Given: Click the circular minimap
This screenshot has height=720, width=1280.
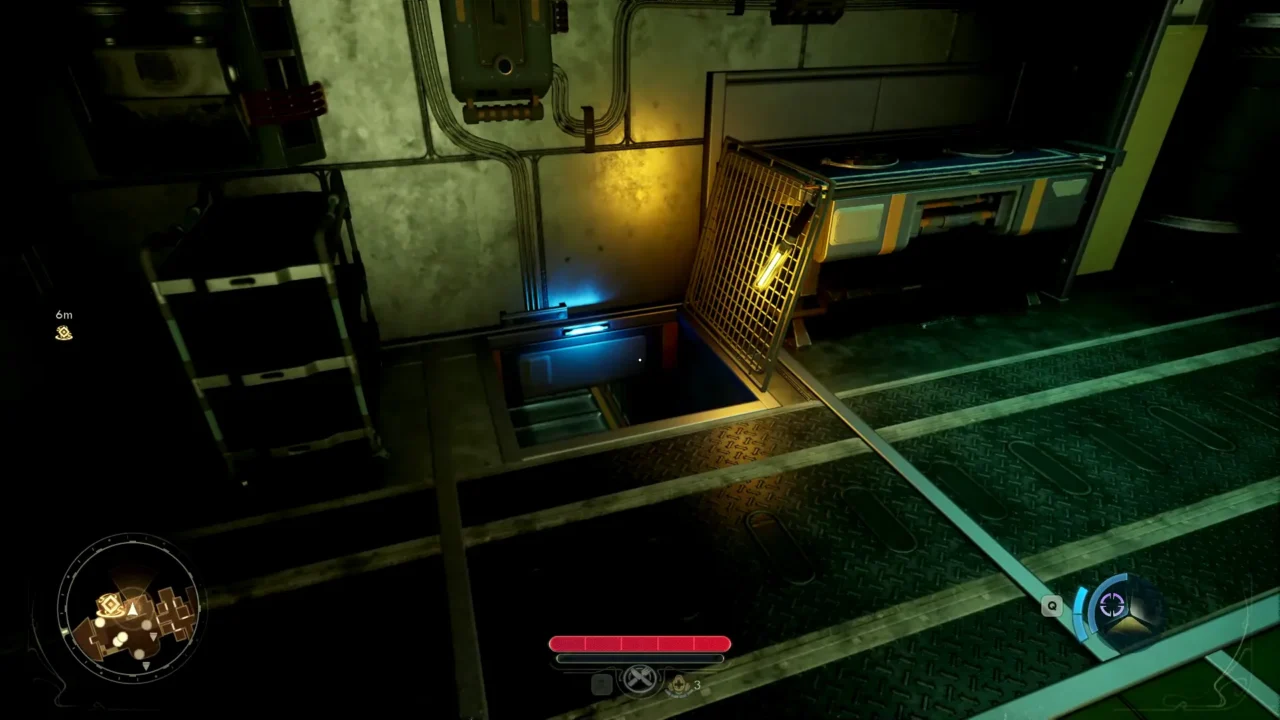Looking at the screenshot, I should pyautogui.click(x=130, y=607).
